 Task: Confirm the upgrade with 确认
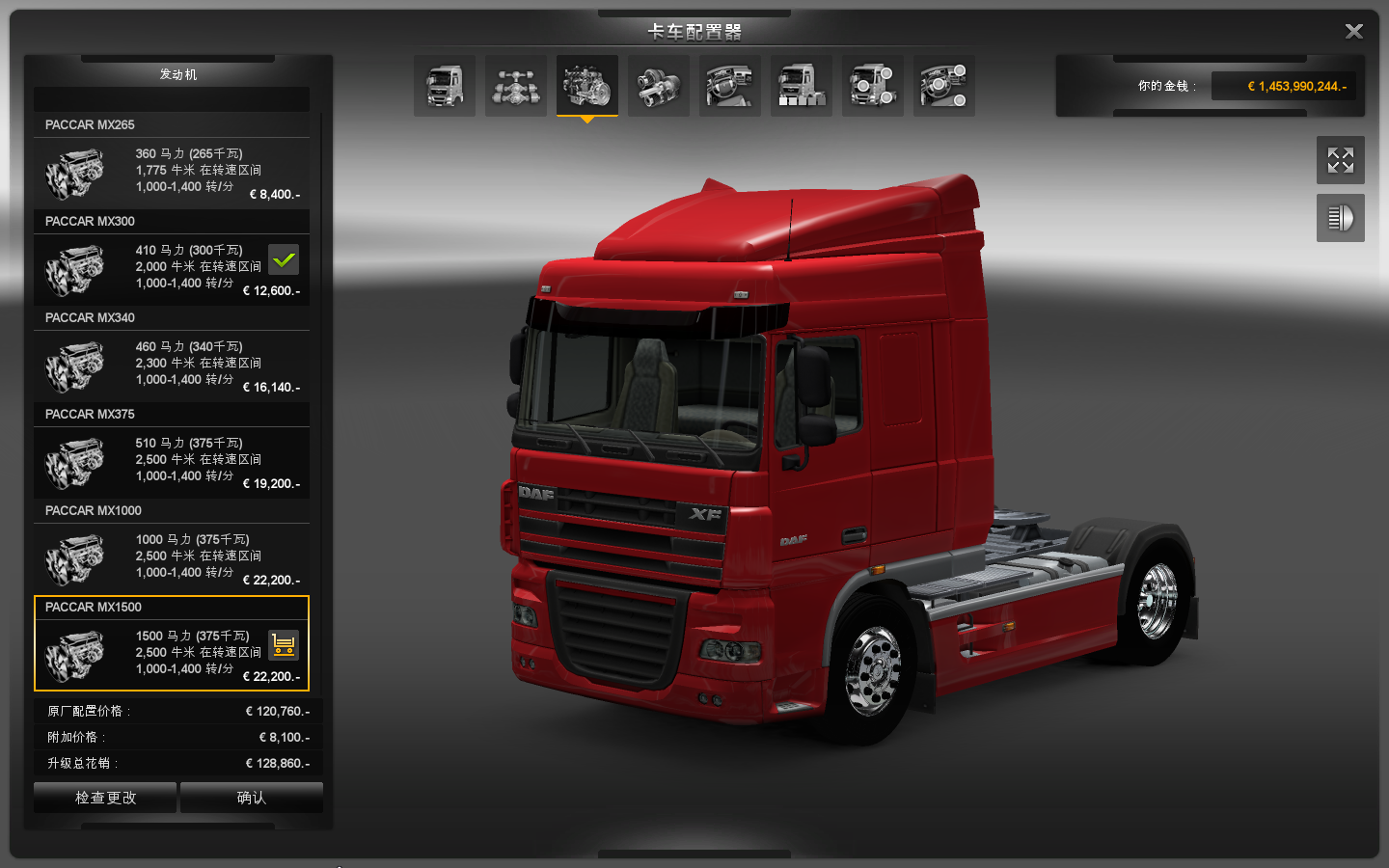pos(251,798)
